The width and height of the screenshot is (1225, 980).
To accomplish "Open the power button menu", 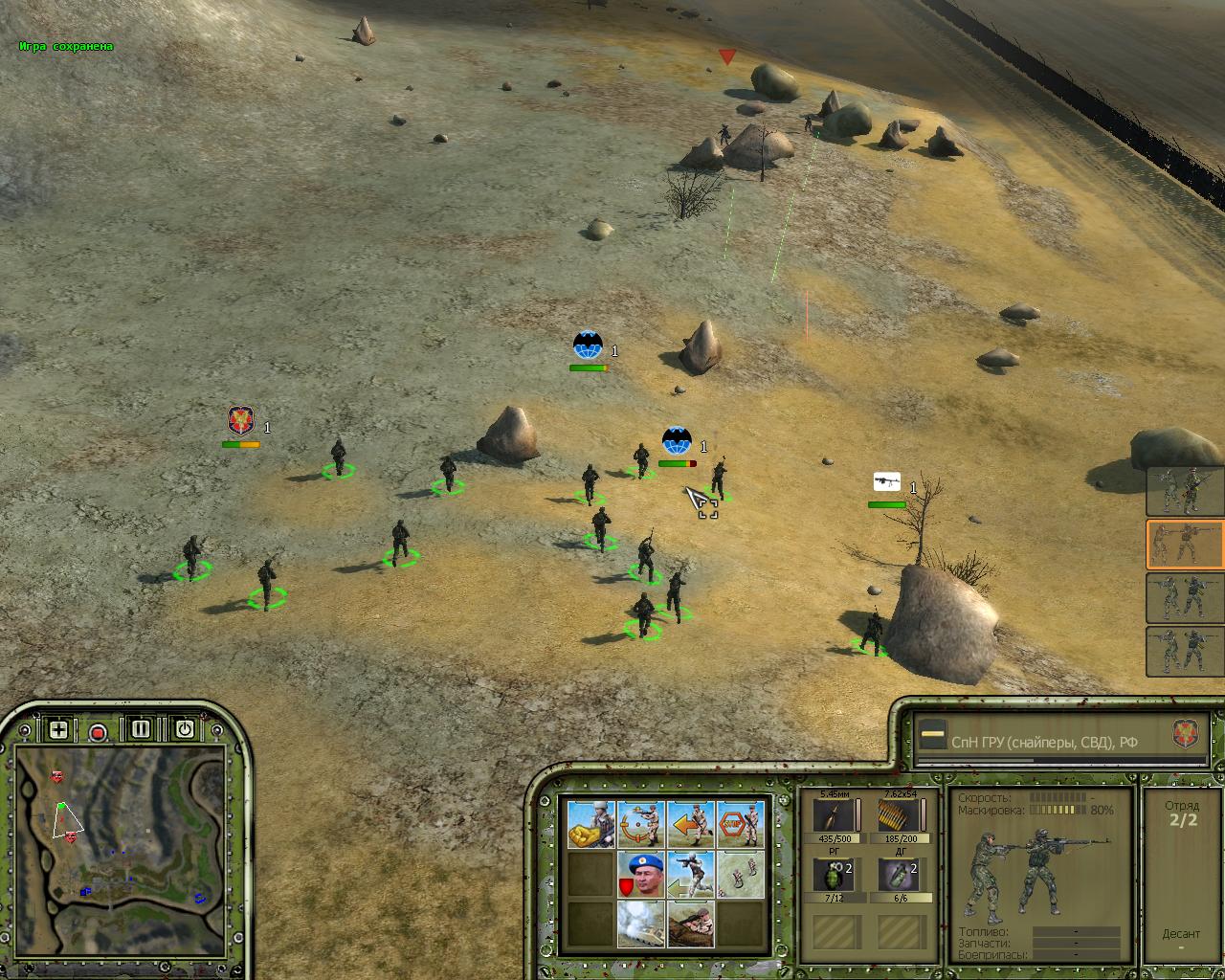I will (x=185, y=729).
